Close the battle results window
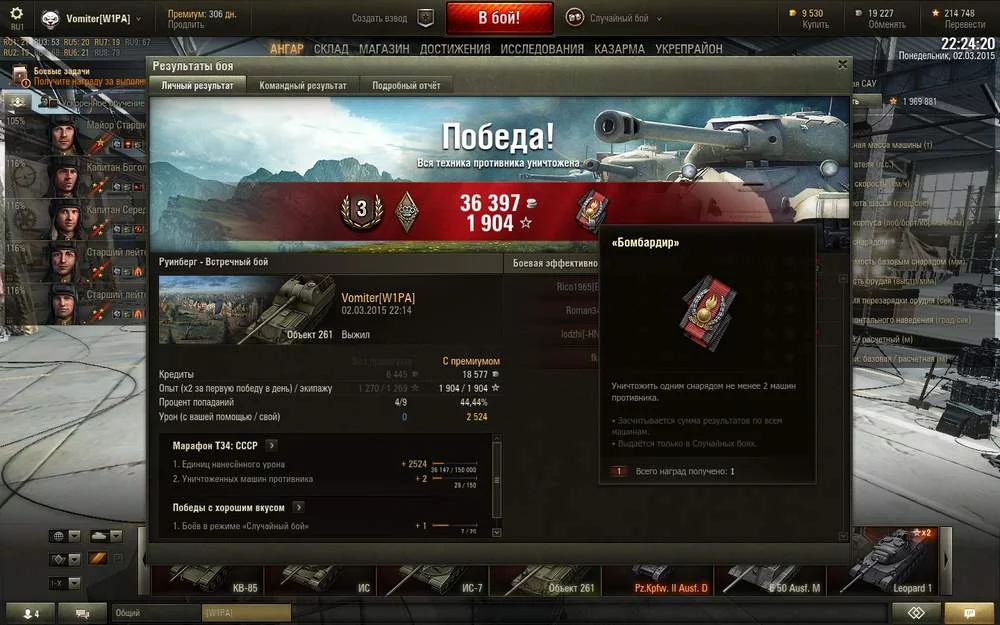1000x625 pixels. click(842, 65)
